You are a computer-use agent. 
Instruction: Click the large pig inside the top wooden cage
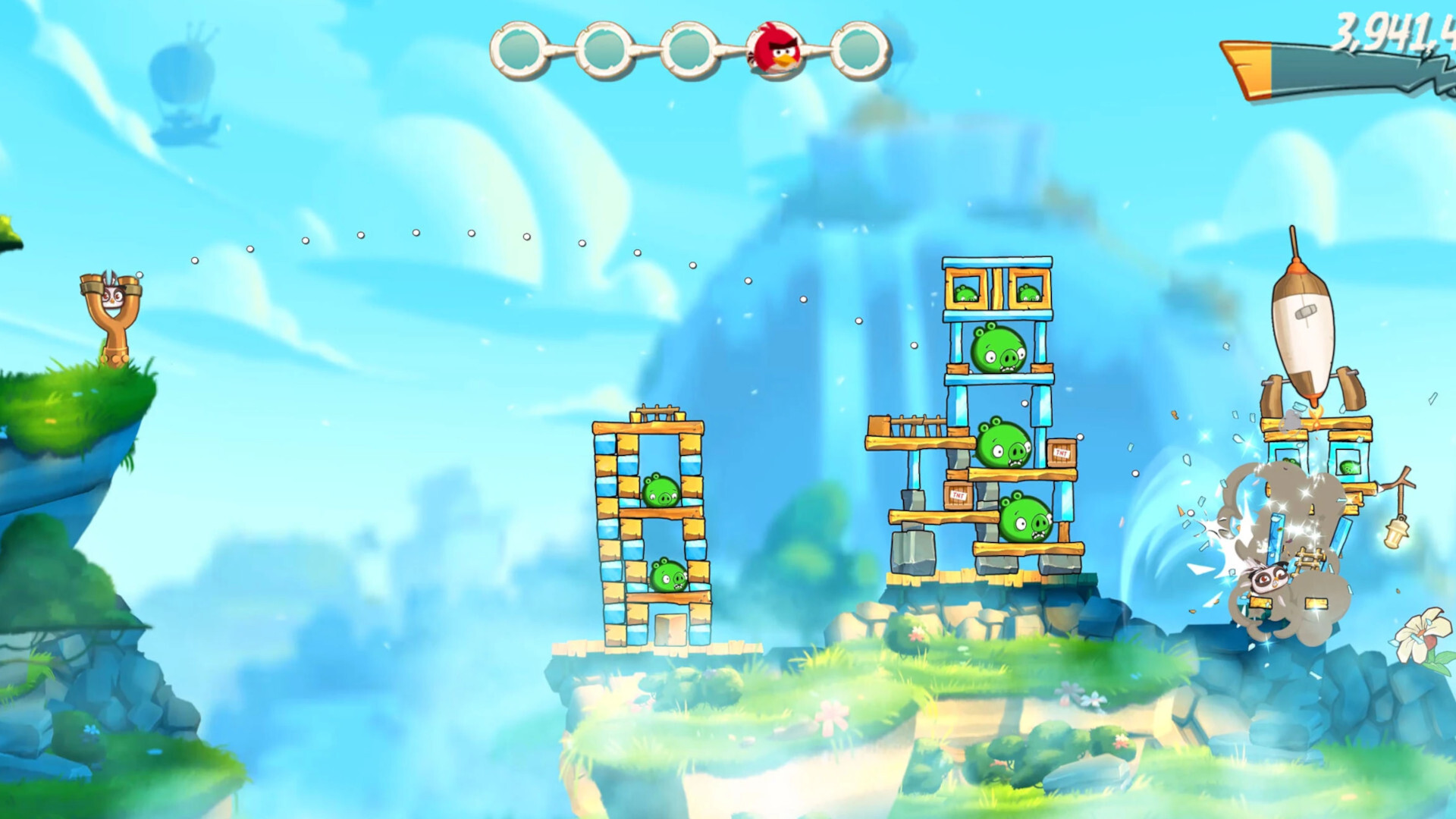pos(996,349)
